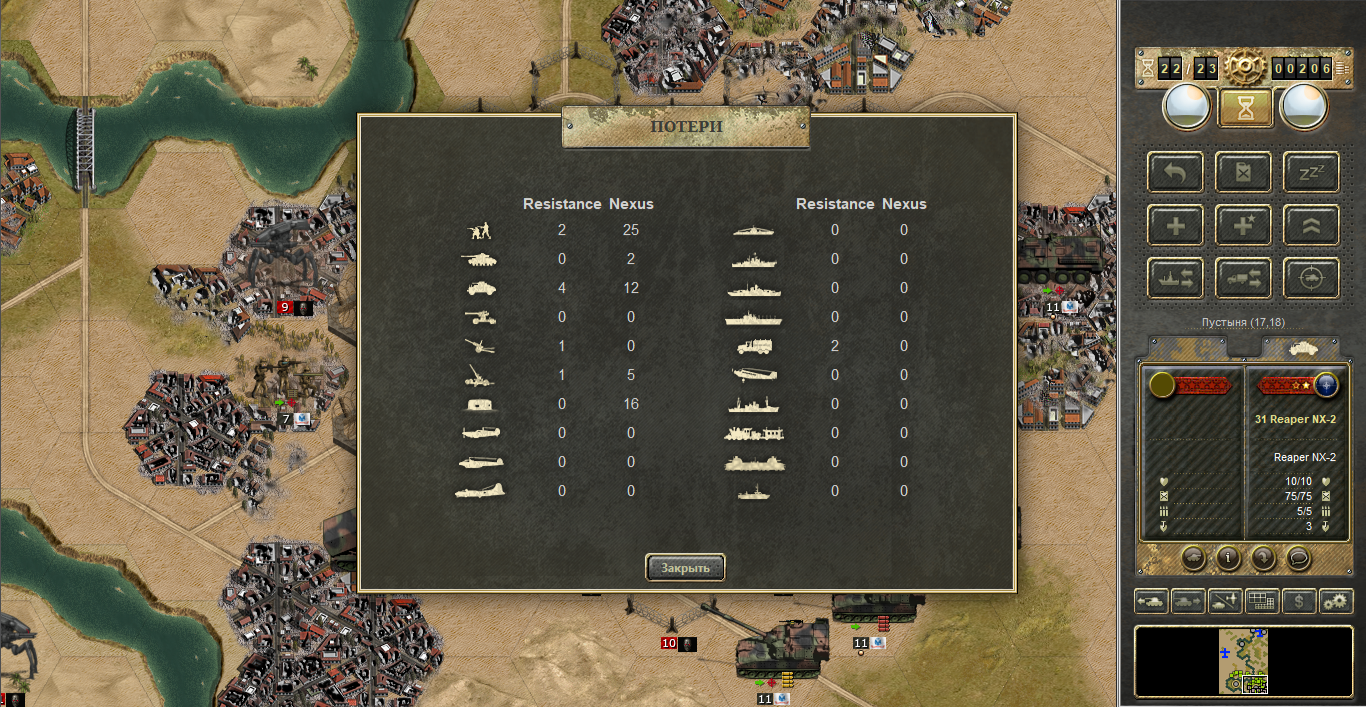This screenshot has height=707, width=1366.
Task: Undo the last move with the arrow button
Action: pos(1176,173)
